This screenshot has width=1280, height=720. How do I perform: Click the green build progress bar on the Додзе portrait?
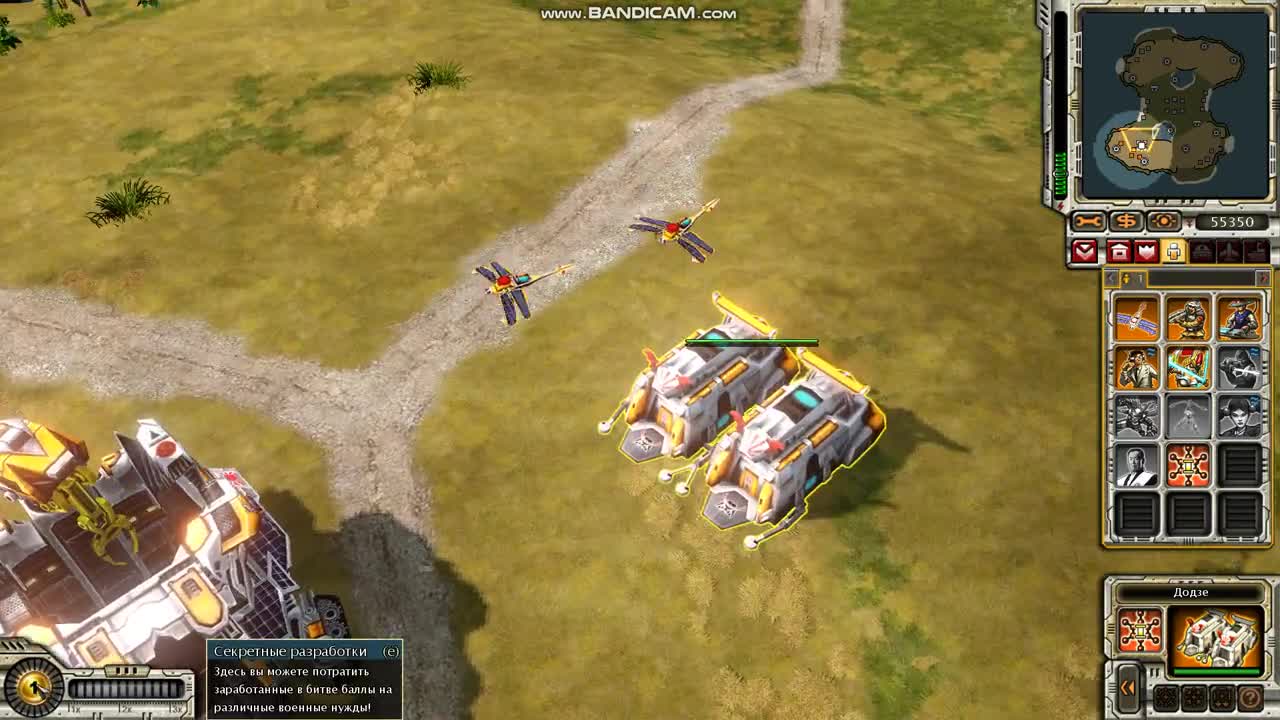1215,670
